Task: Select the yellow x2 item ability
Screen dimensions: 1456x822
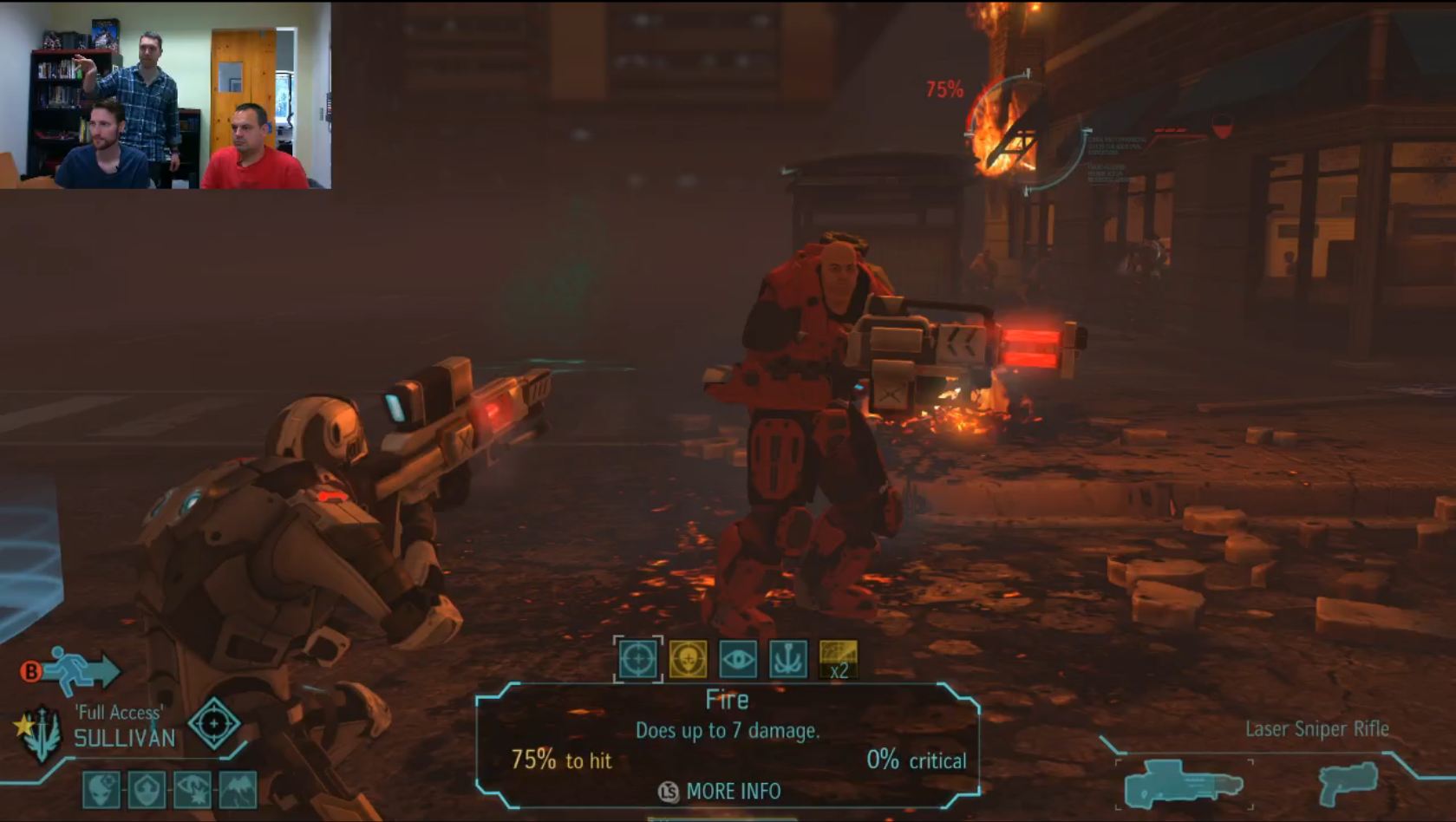Action: tap(839, 659)
